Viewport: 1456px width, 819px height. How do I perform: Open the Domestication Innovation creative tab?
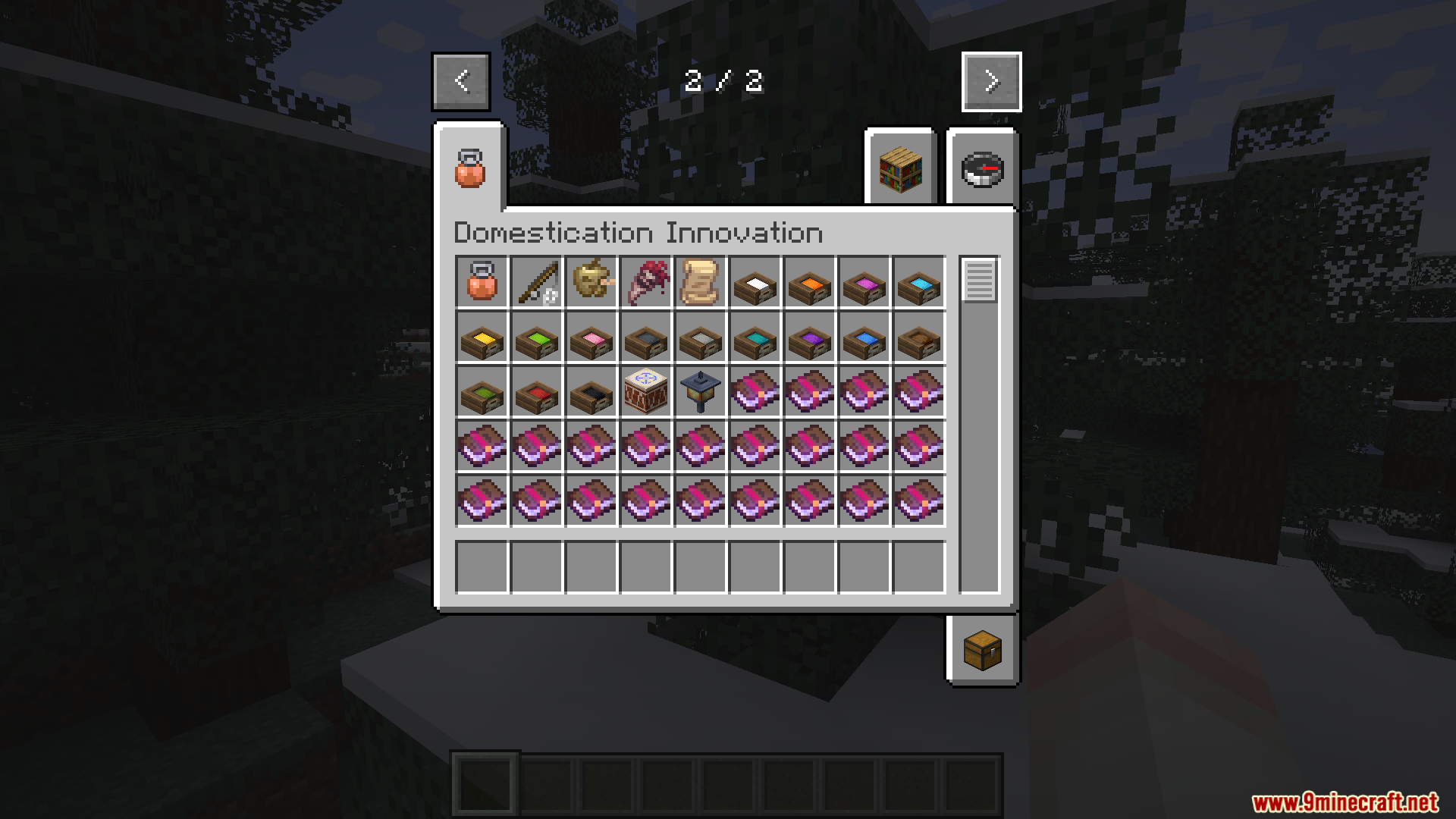pos(469,168)
